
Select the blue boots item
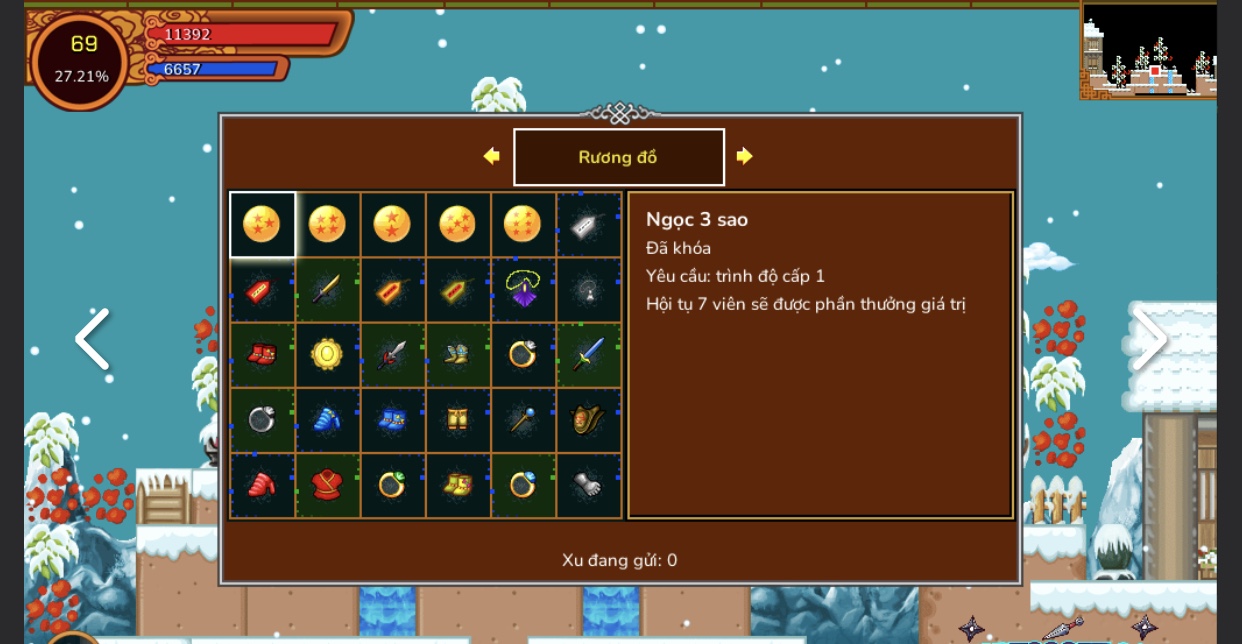click(392, 420)
